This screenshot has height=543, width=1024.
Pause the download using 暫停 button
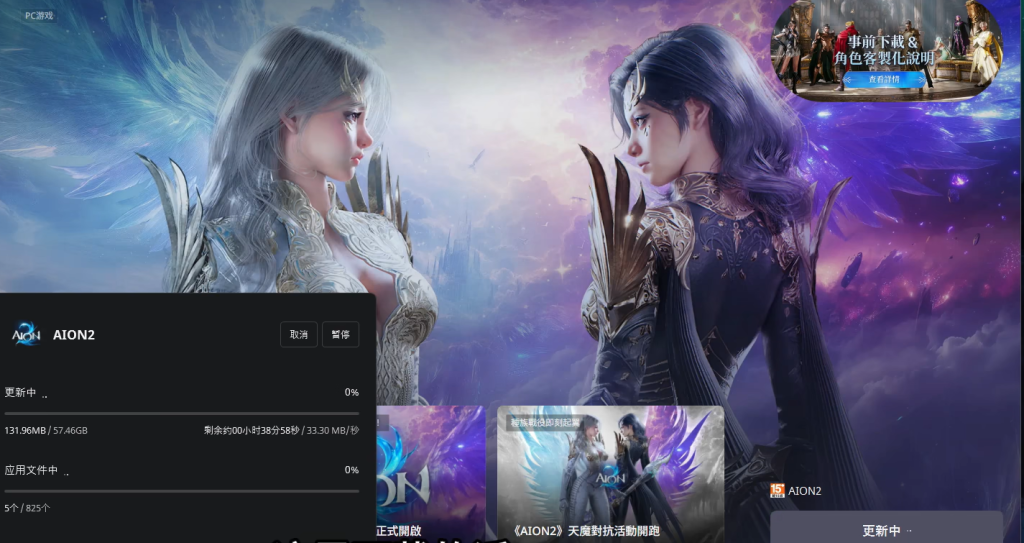[340, 335]
